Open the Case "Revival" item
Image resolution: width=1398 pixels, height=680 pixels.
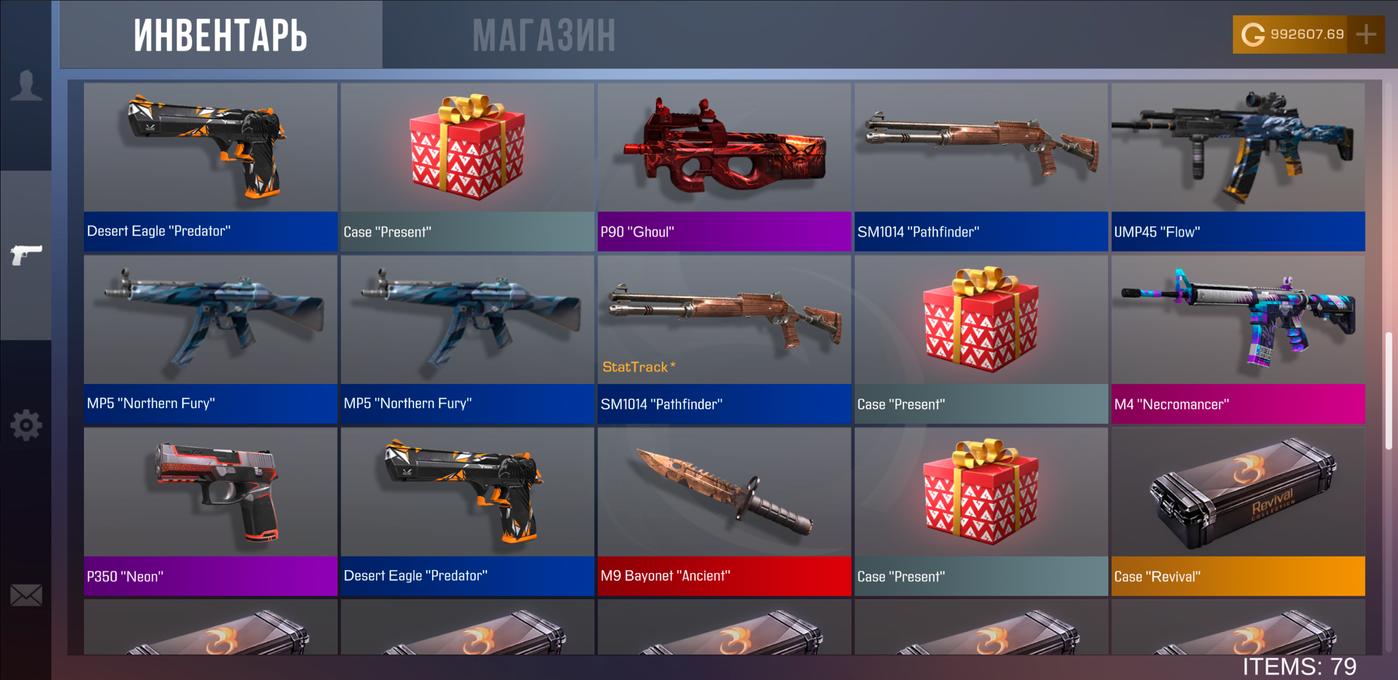(1238, 510)
